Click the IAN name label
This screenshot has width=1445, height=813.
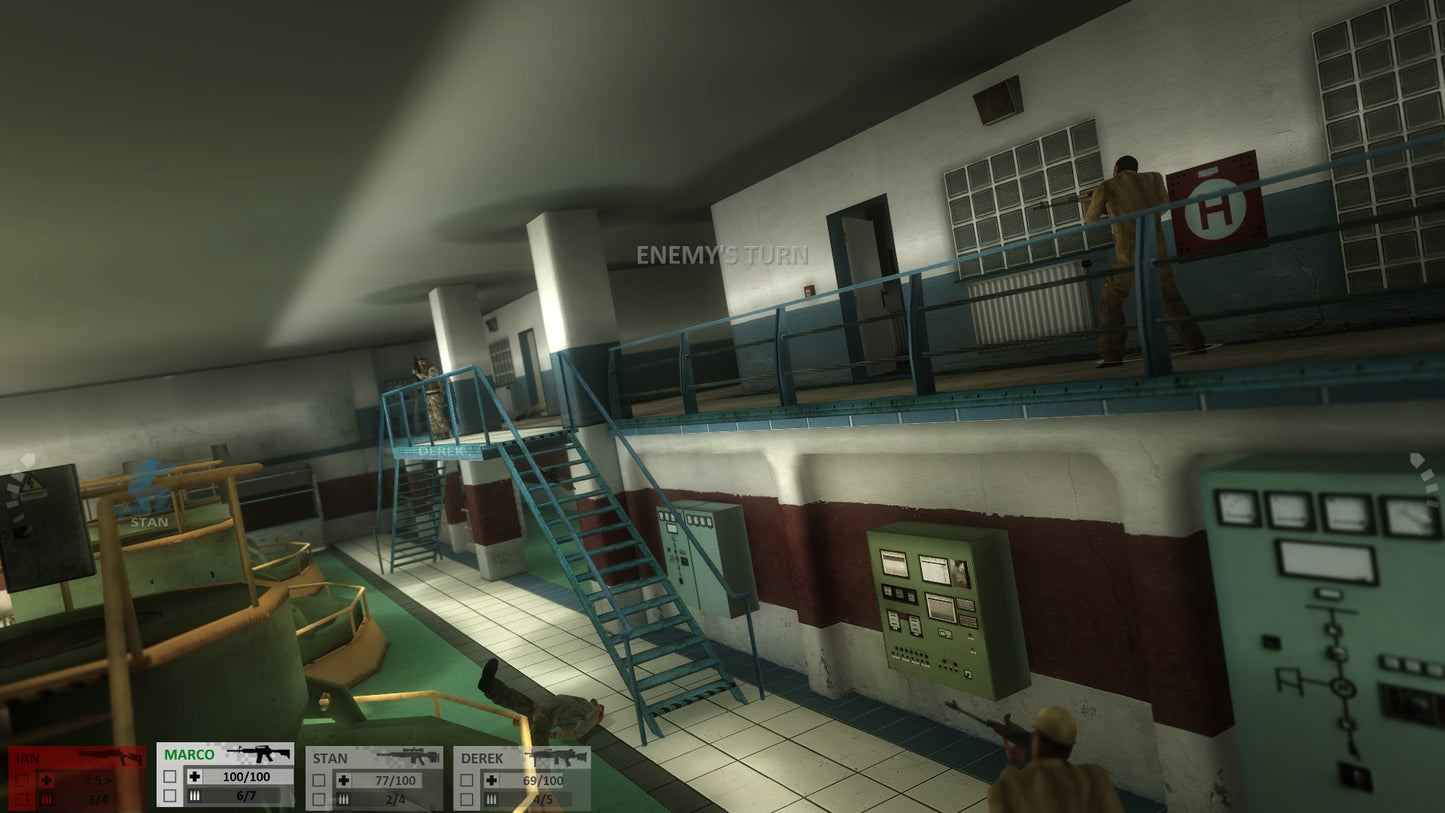coord(27,757)
